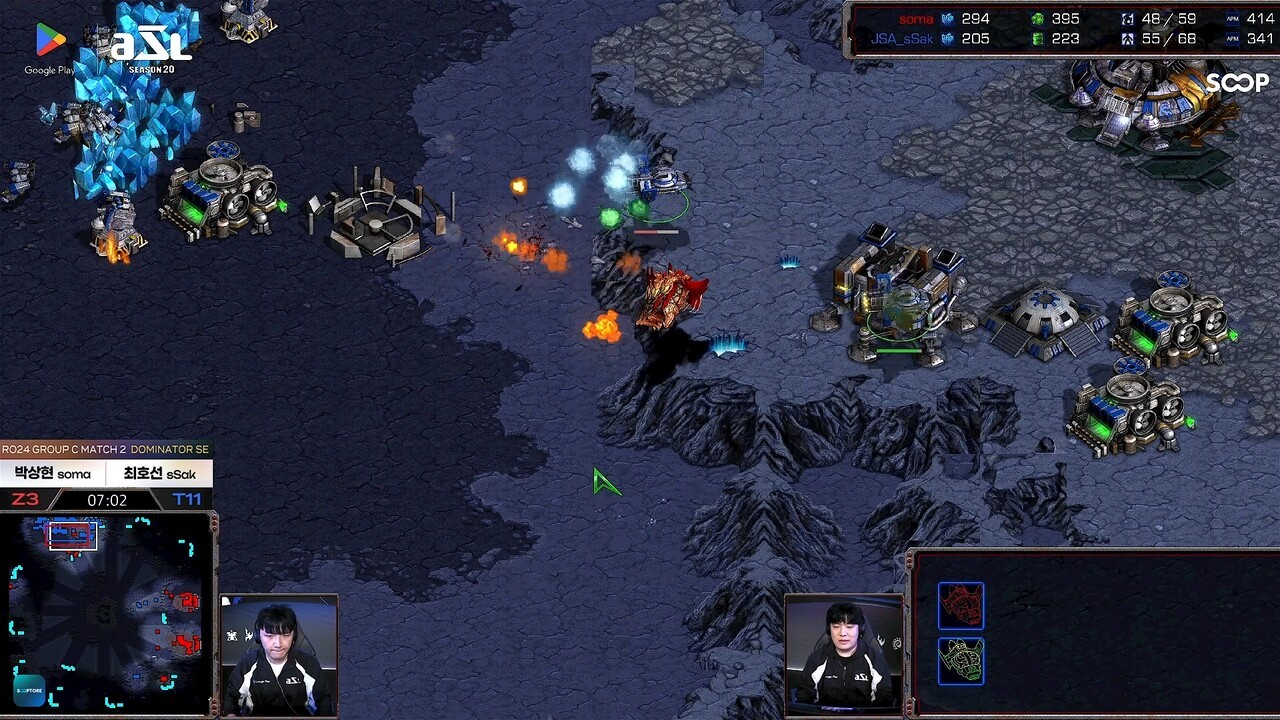1280x720 pixels.
Task: Select the red damaged unit wireframe
Action: click(960, 606)
